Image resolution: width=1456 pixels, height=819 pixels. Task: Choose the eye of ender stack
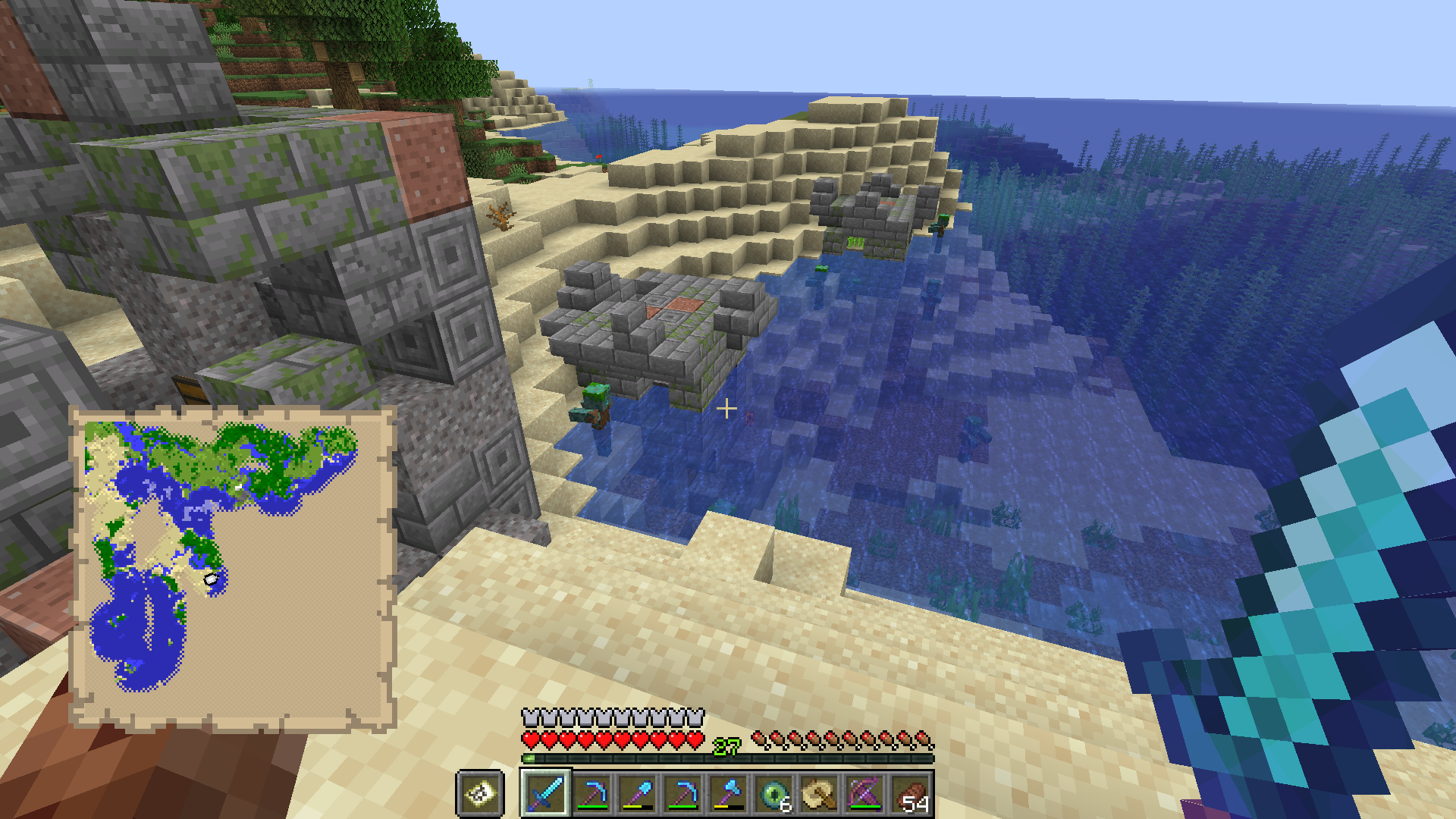(773, 794)
